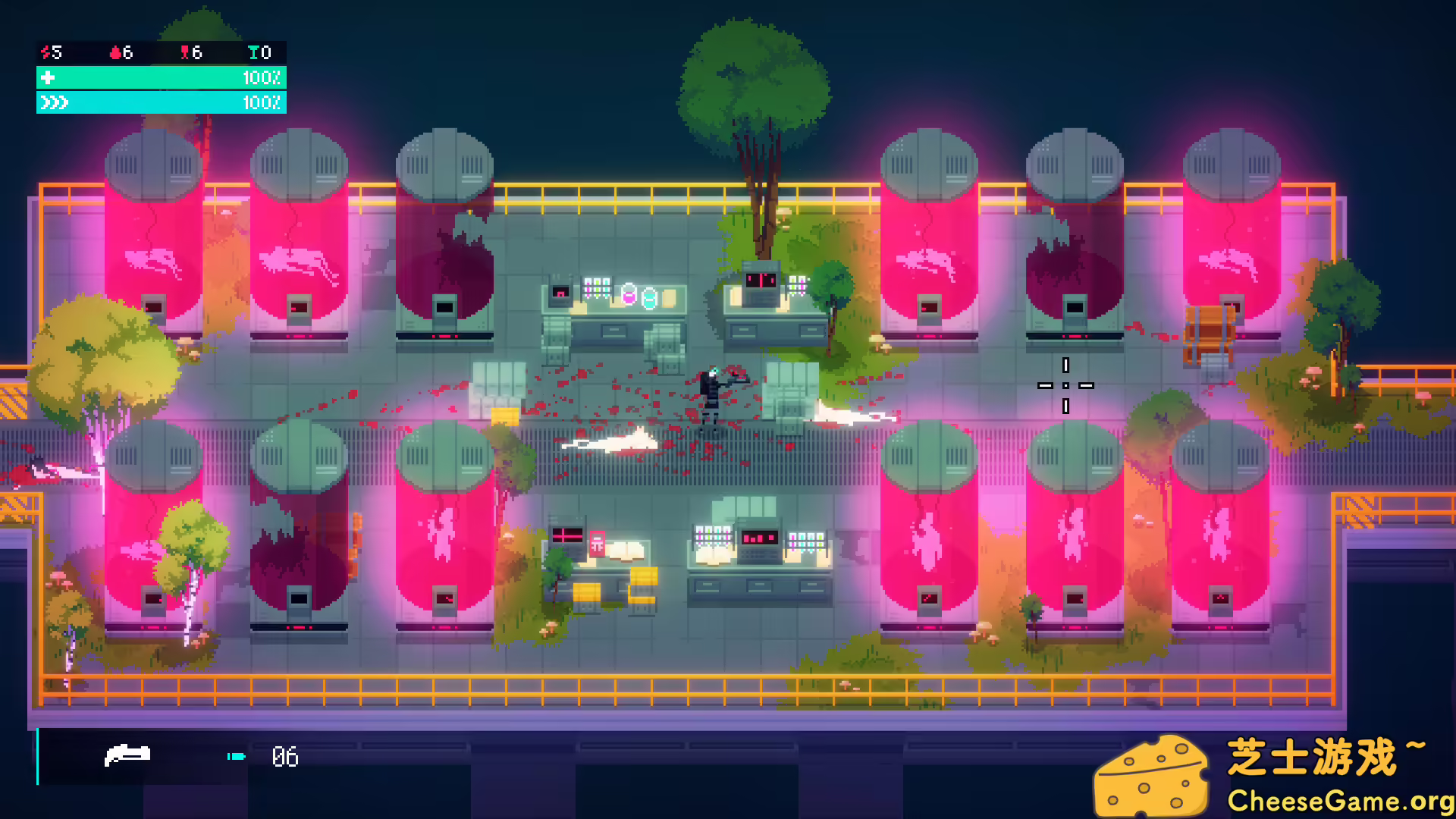Select the shotgun weapon icon
The height and width of the screenshot is (819, 1456).
click(x=129, y=755)
